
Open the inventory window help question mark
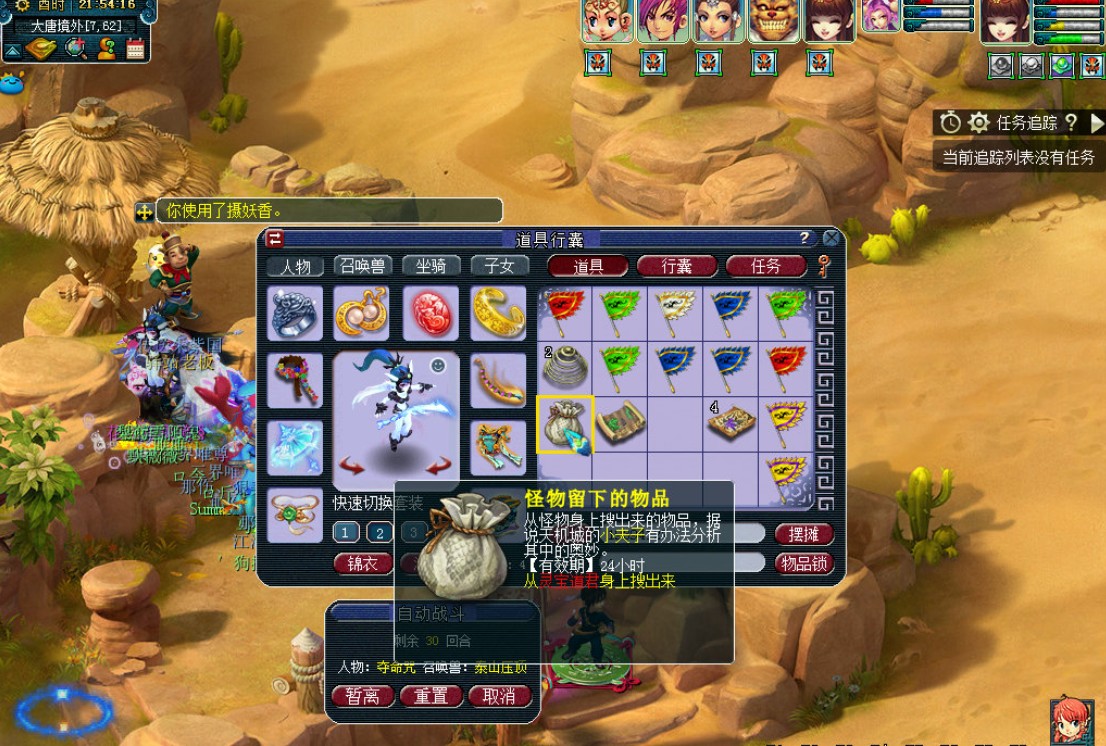(804, 238)
